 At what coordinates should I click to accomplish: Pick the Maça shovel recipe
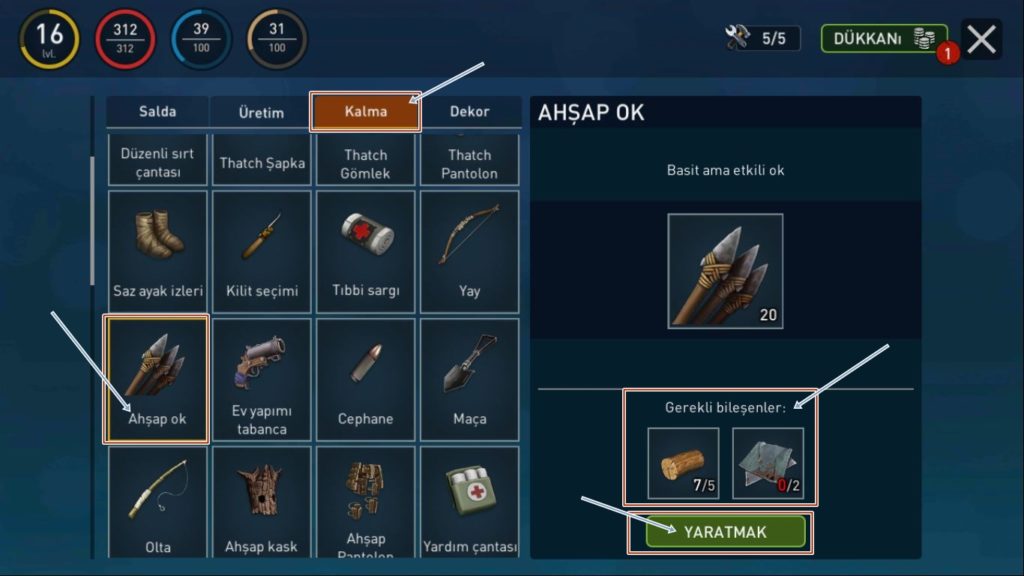point(470,379)
